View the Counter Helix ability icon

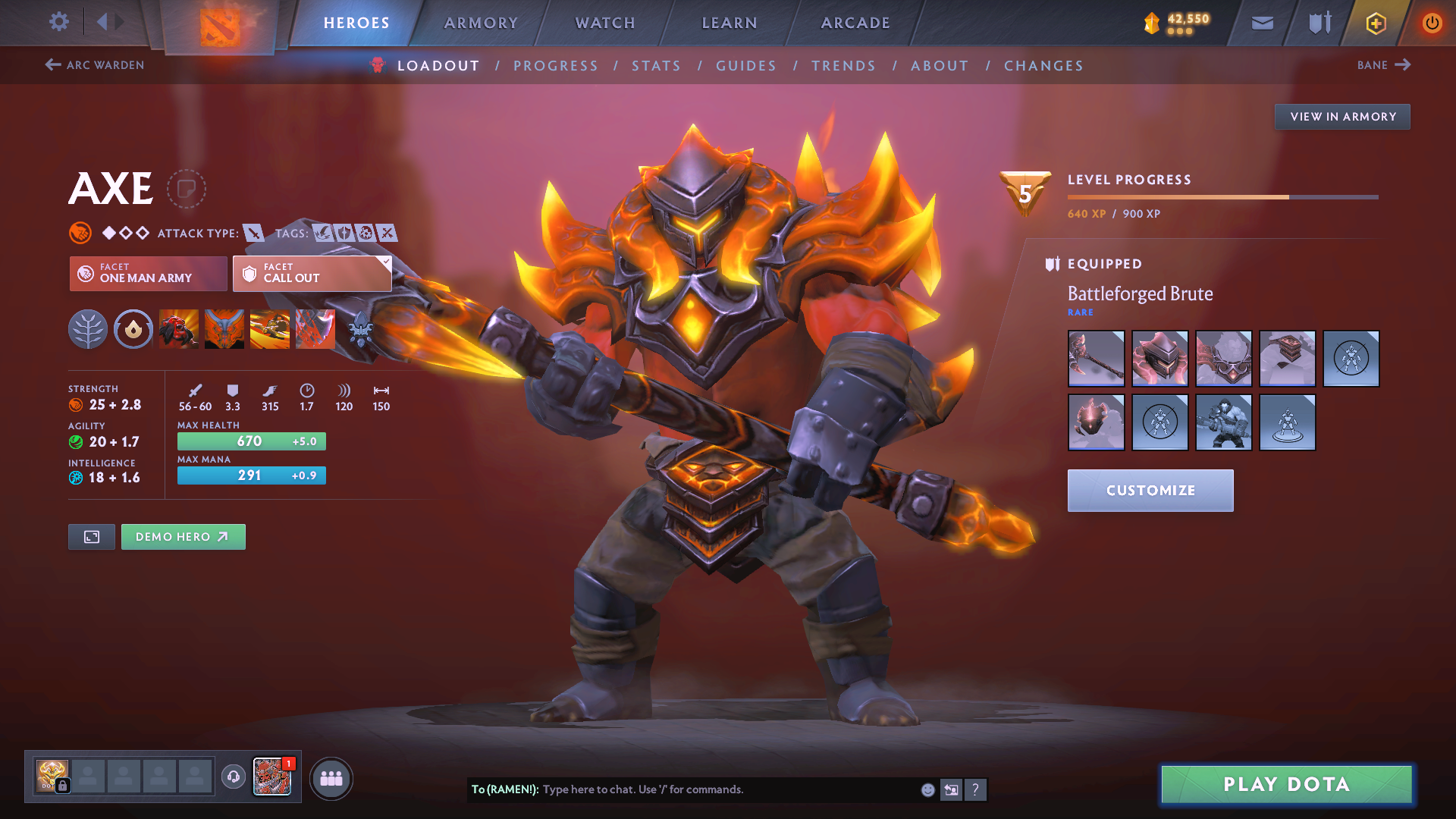pyautogui.click(x=269, y=329)
